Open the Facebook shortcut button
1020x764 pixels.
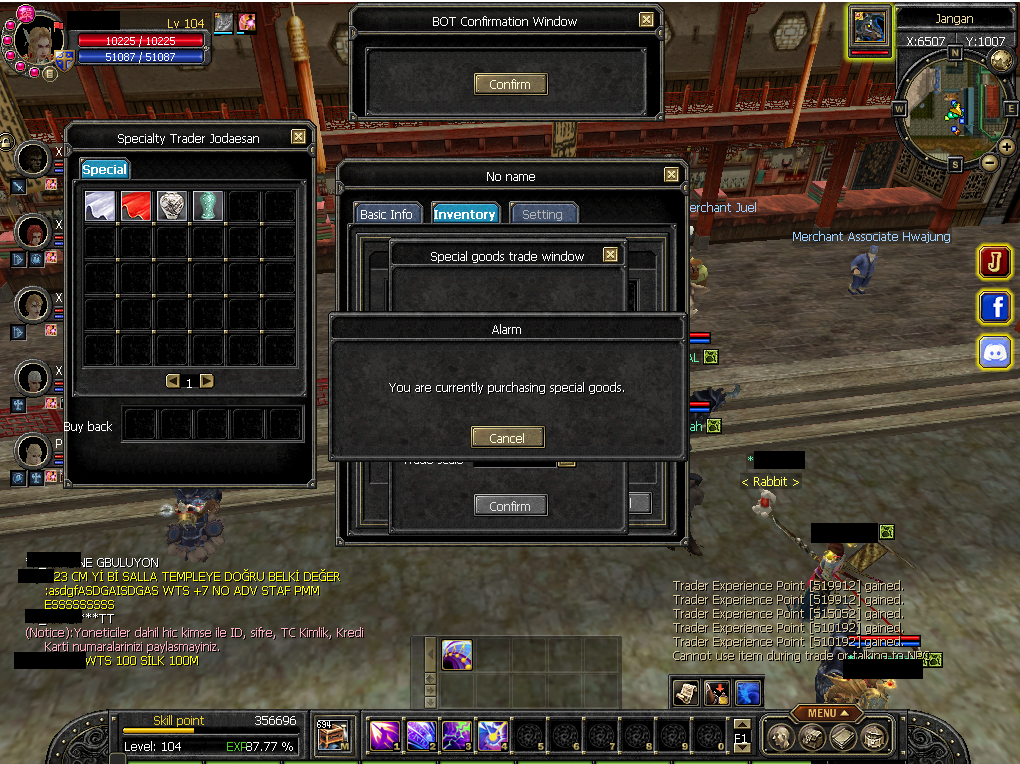tap(995, 307)
